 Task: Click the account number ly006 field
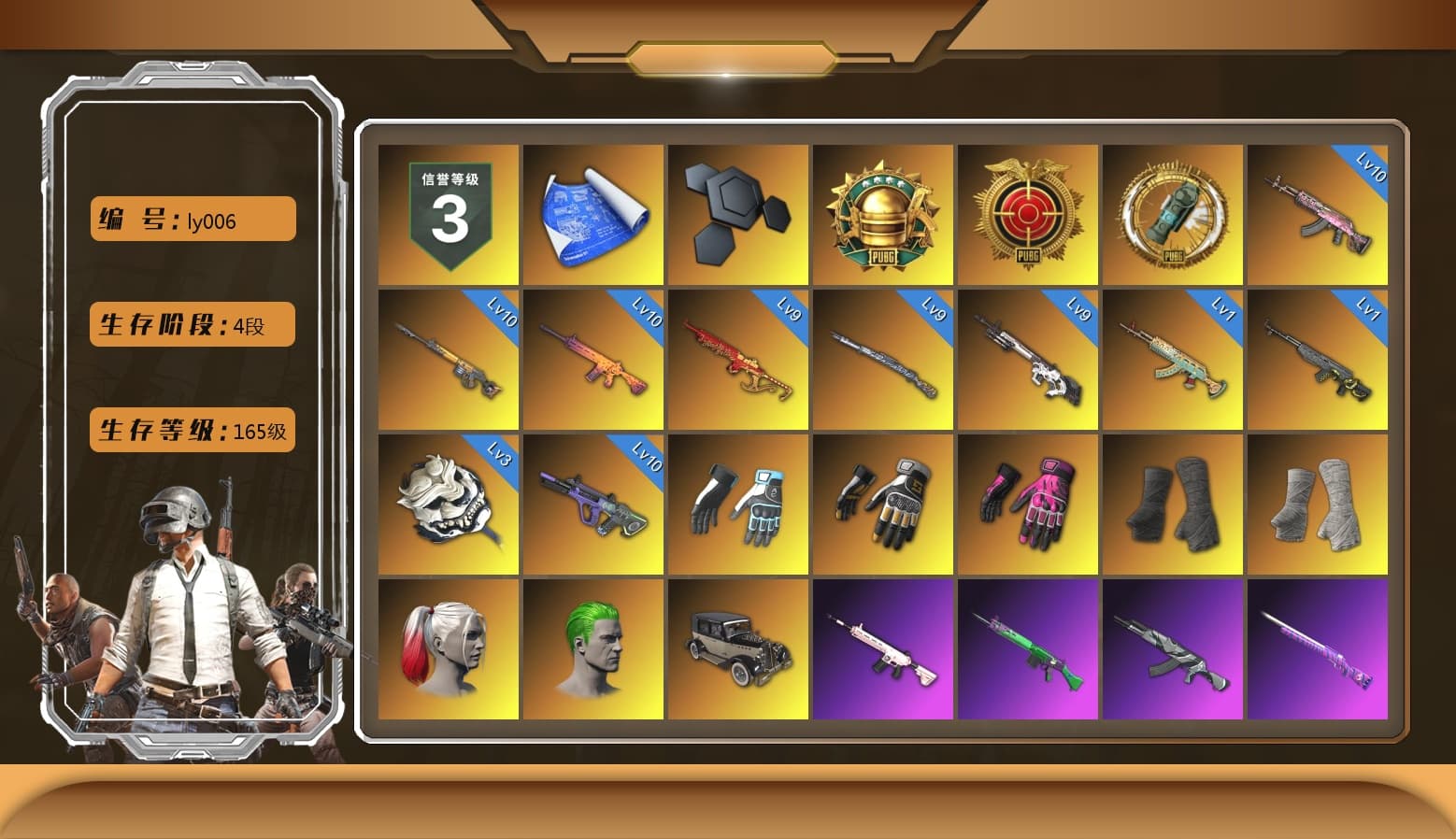point(192,219)
